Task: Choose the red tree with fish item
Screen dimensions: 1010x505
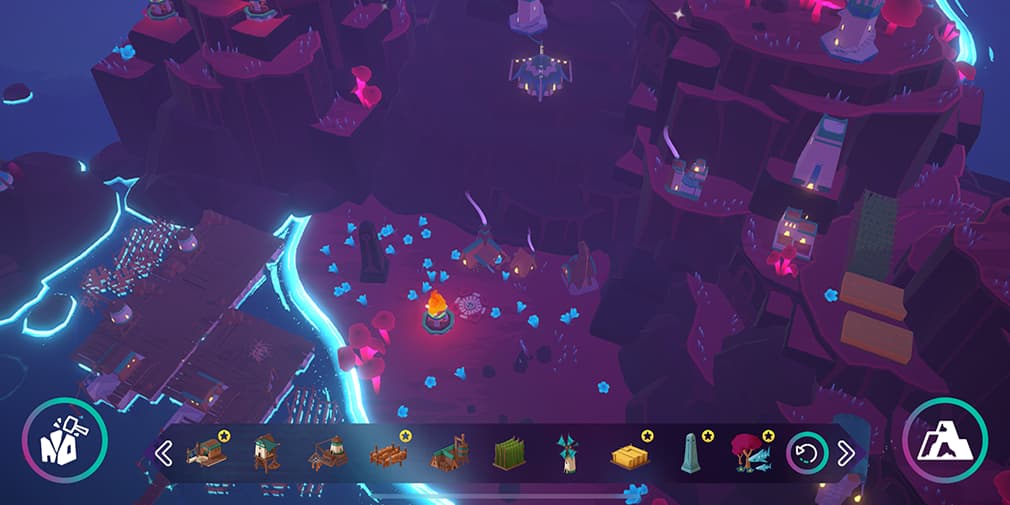Action: [x=749, y=453]
